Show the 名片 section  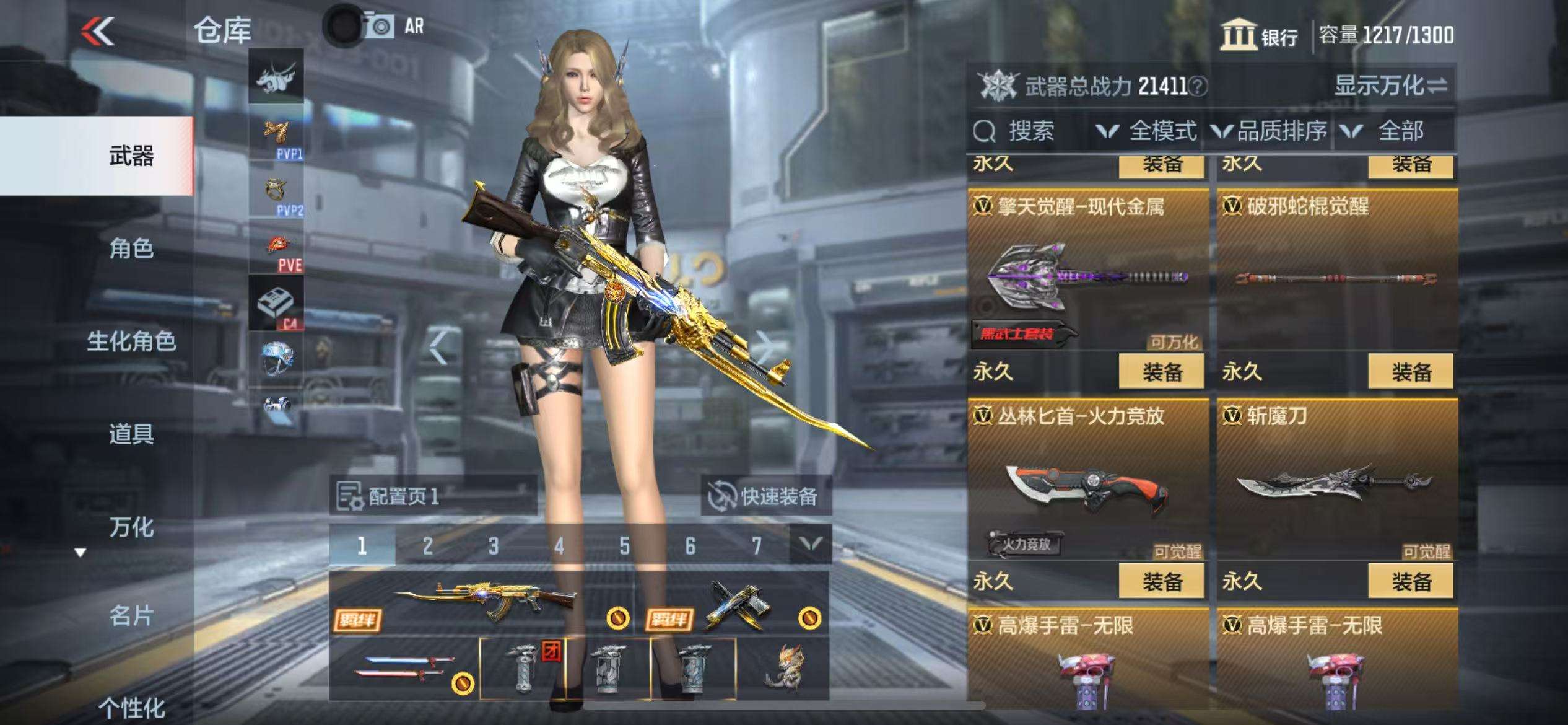point(131,616)
